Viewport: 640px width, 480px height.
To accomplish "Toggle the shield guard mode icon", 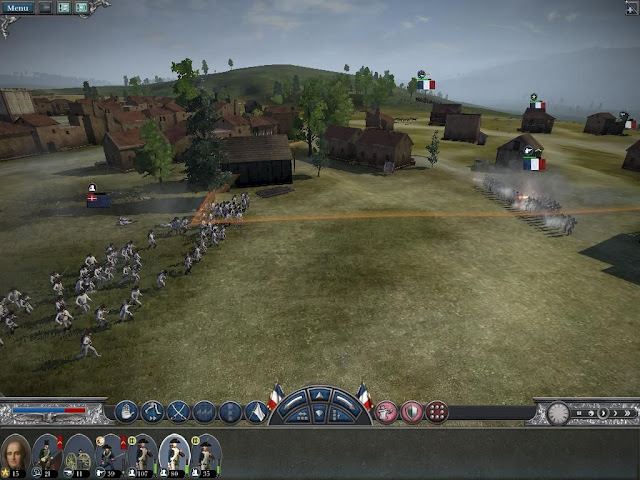I will pyautogui.click(x=411, y=411).
